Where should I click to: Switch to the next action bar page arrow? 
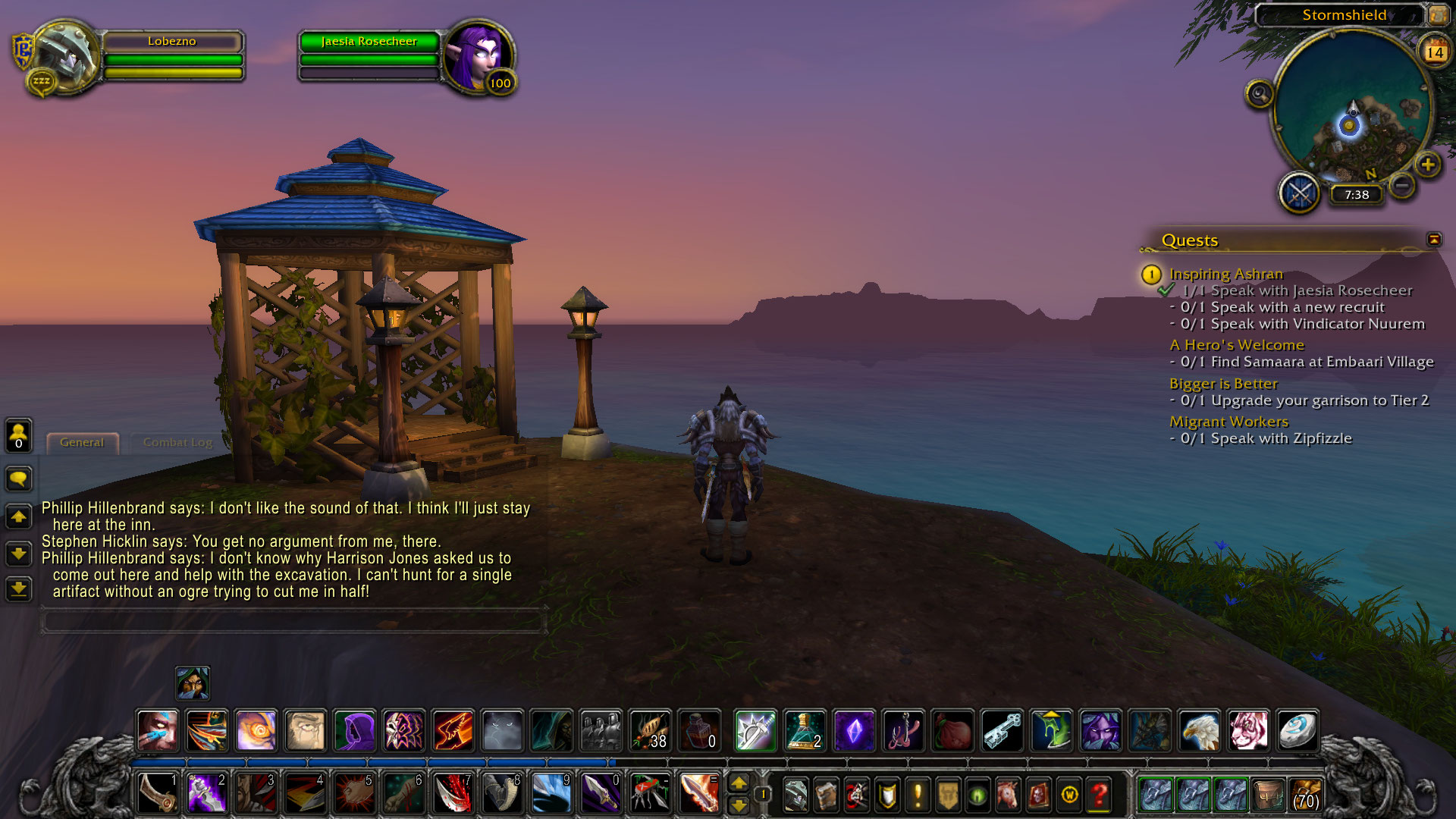(738, 805)
